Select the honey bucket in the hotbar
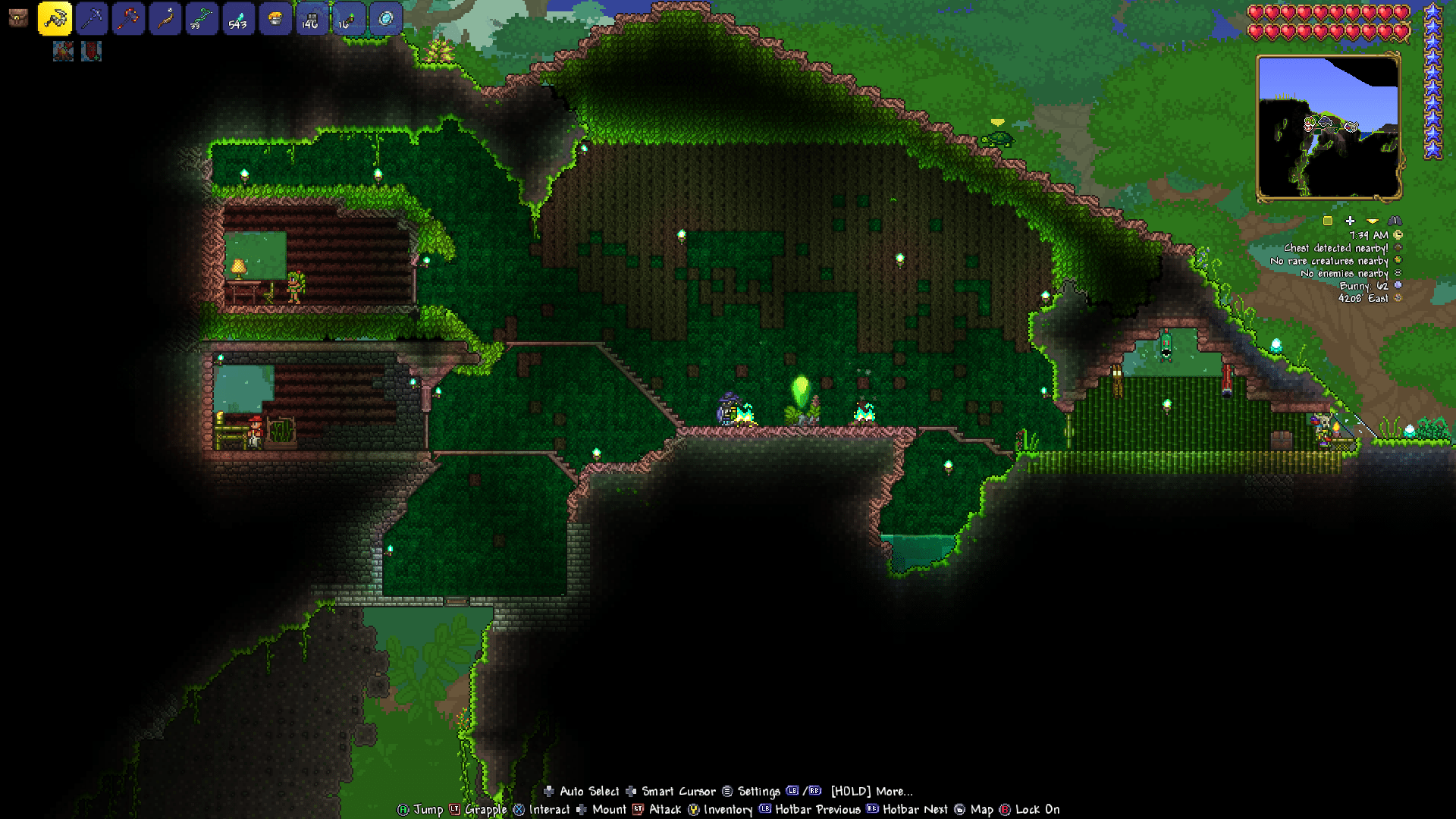Viewport: 1456px width, 819px height. tap(275, 19)
